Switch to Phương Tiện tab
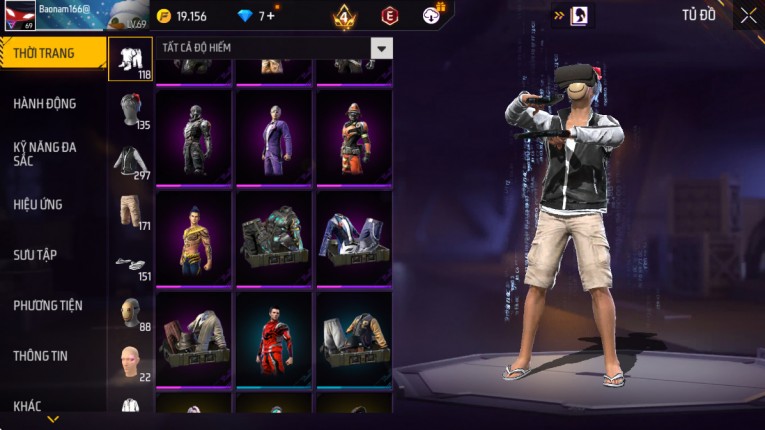The image size is (765, 430). (48, 305)
